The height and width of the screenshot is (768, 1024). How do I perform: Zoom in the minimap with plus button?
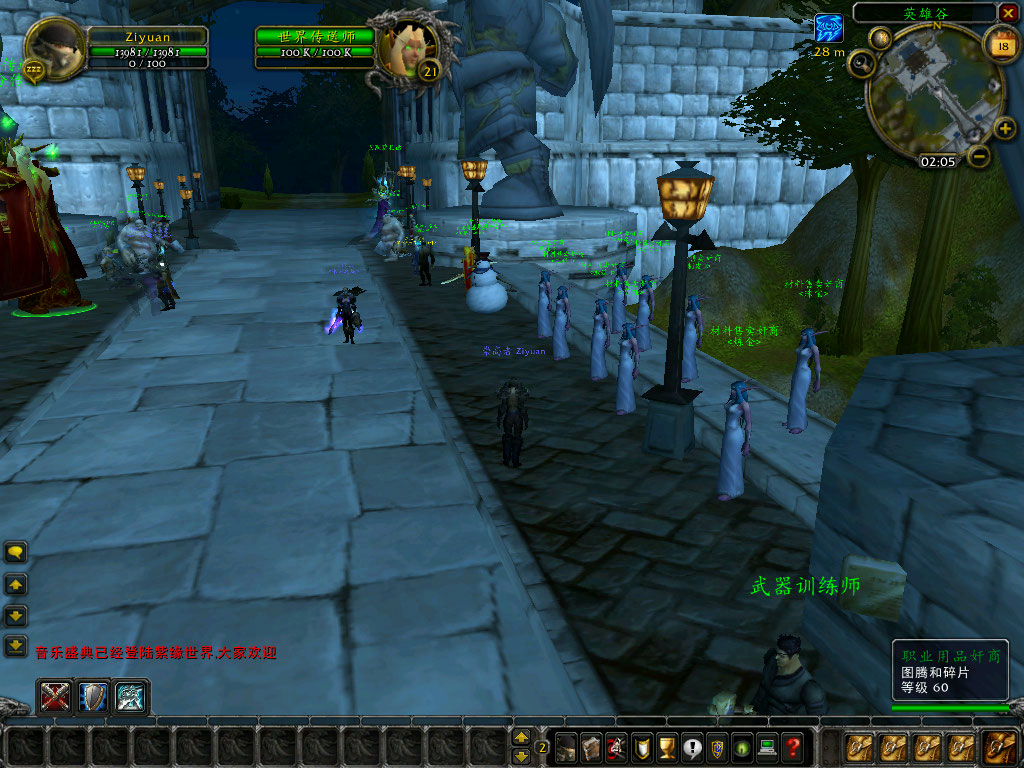click(1005, 129)
